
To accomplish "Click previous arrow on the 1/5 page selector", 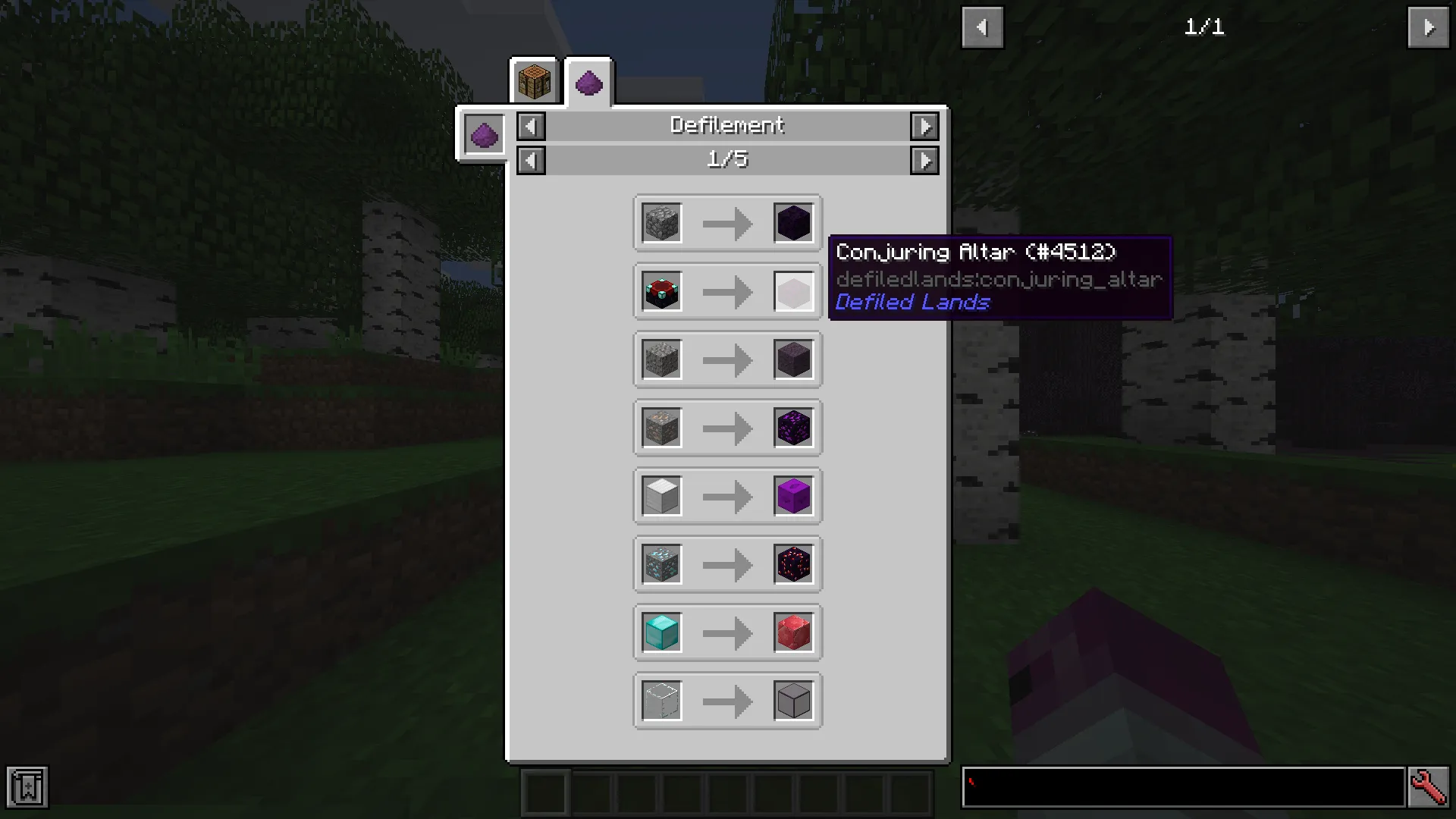I will click(530, 160).
